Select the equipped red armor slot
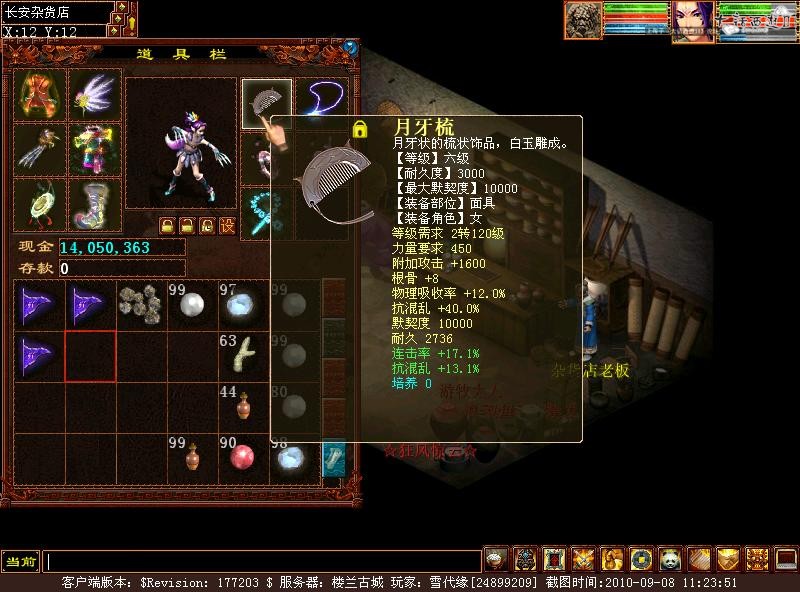Screen dimensions: 800x592 click(40, 95)
